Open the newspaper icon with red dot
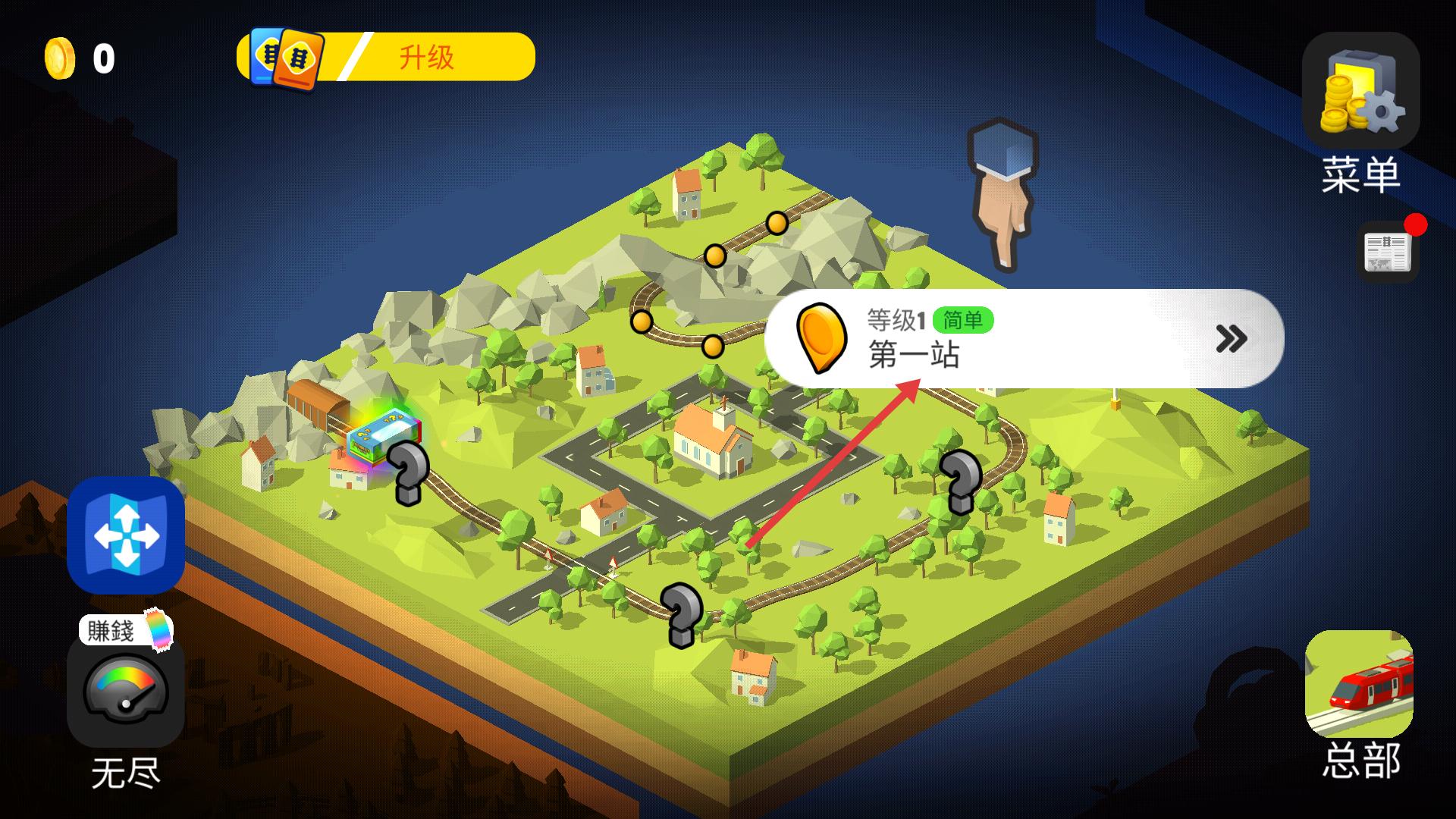 (x=1386, y=253)
